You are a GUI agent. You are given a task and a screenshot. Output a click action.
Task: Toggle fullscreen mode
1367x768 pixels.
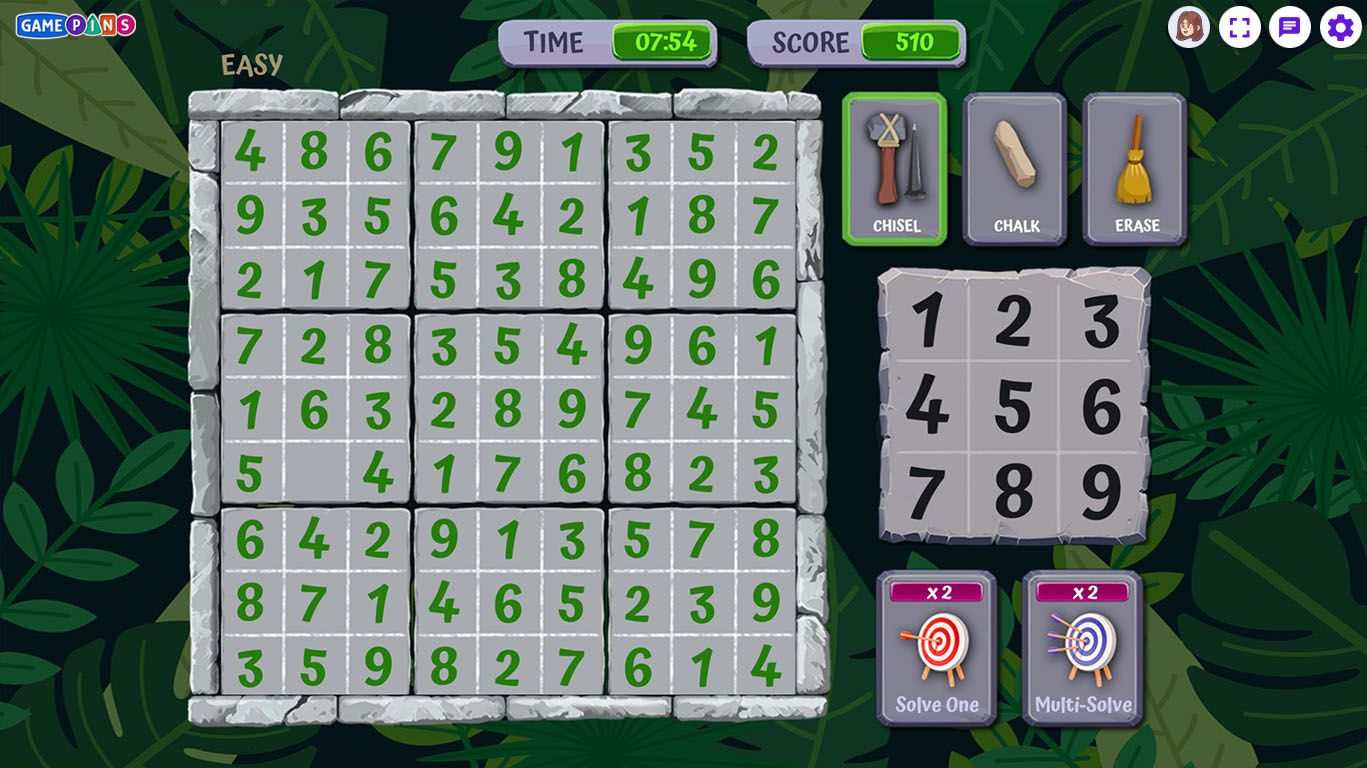(x=1240, y=27)
